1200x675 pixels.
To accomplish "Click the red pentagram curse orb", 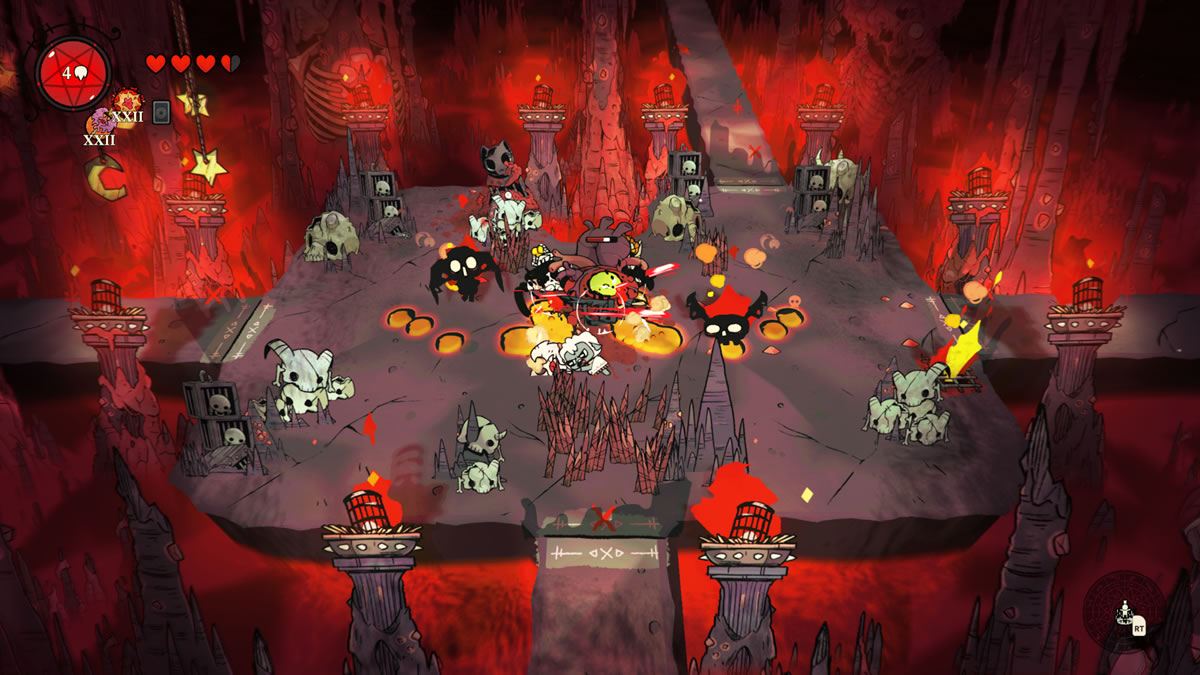I will pyautogui.click(x=73, y=73).
